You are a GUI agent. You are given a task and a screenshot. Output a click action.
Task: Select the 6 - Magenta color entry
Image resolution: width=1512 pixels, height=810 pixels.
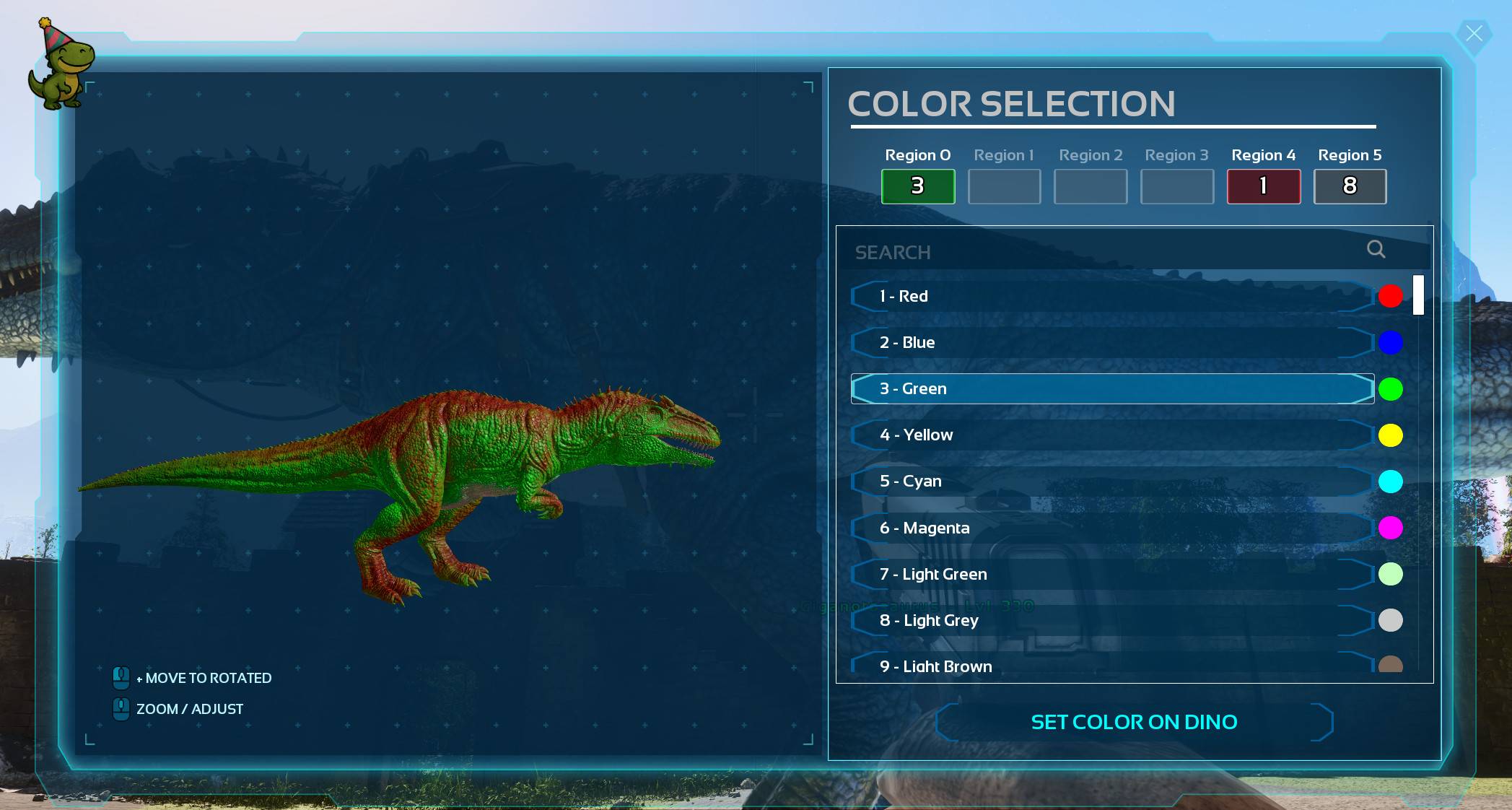point(1111,528)
